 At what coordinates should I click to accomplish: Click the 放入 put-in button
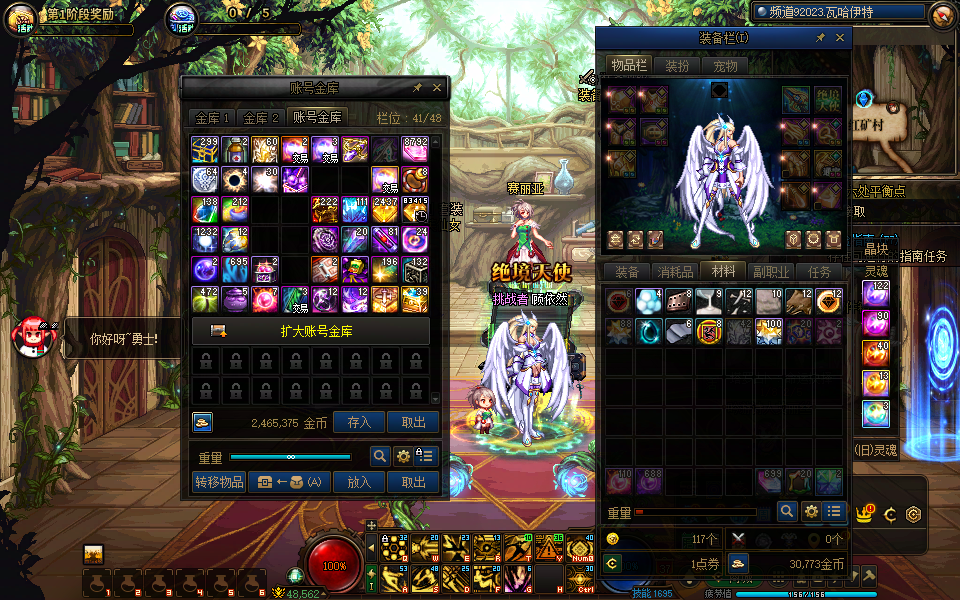359,482
